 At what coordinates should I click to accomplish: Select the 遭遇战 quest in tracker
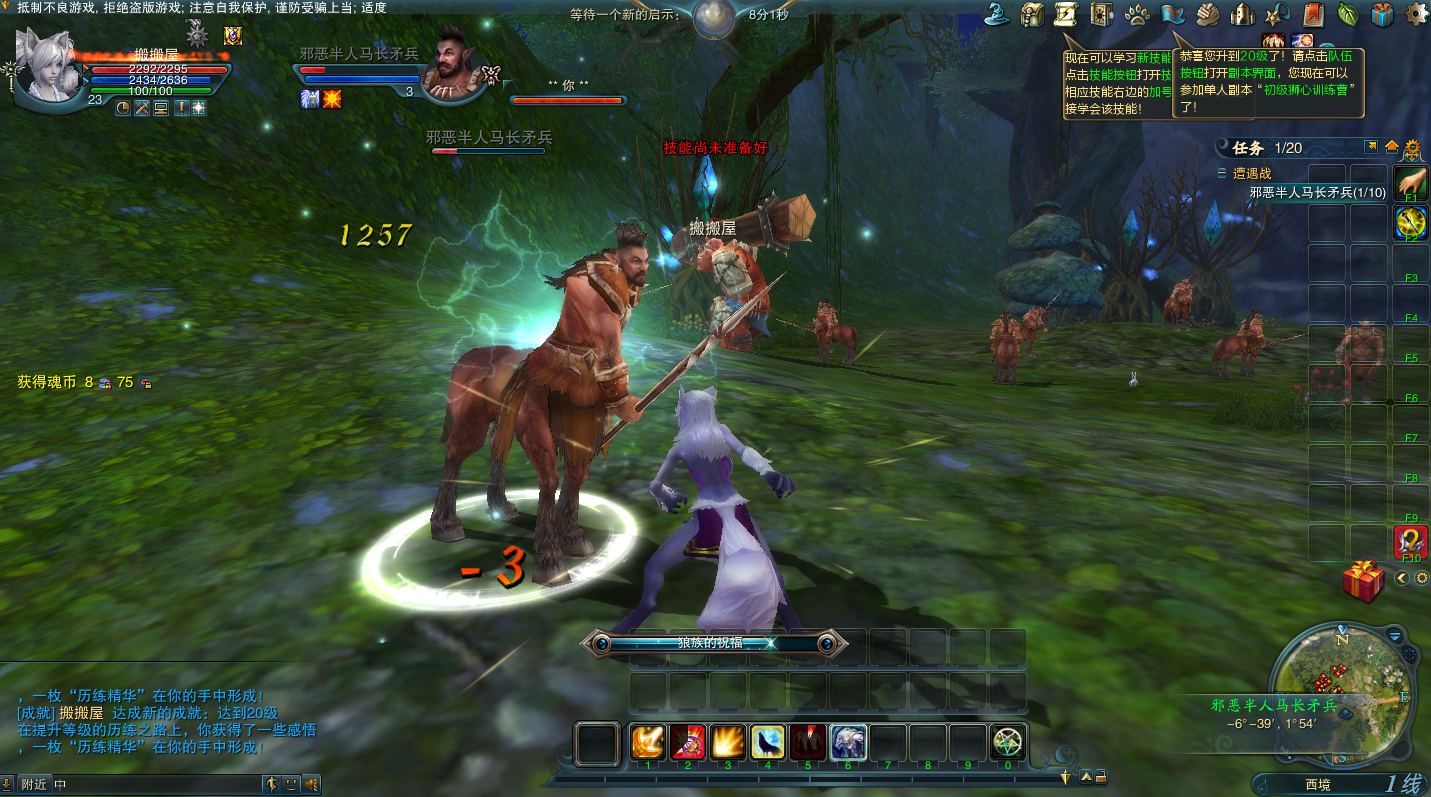tap(1252, 173)
